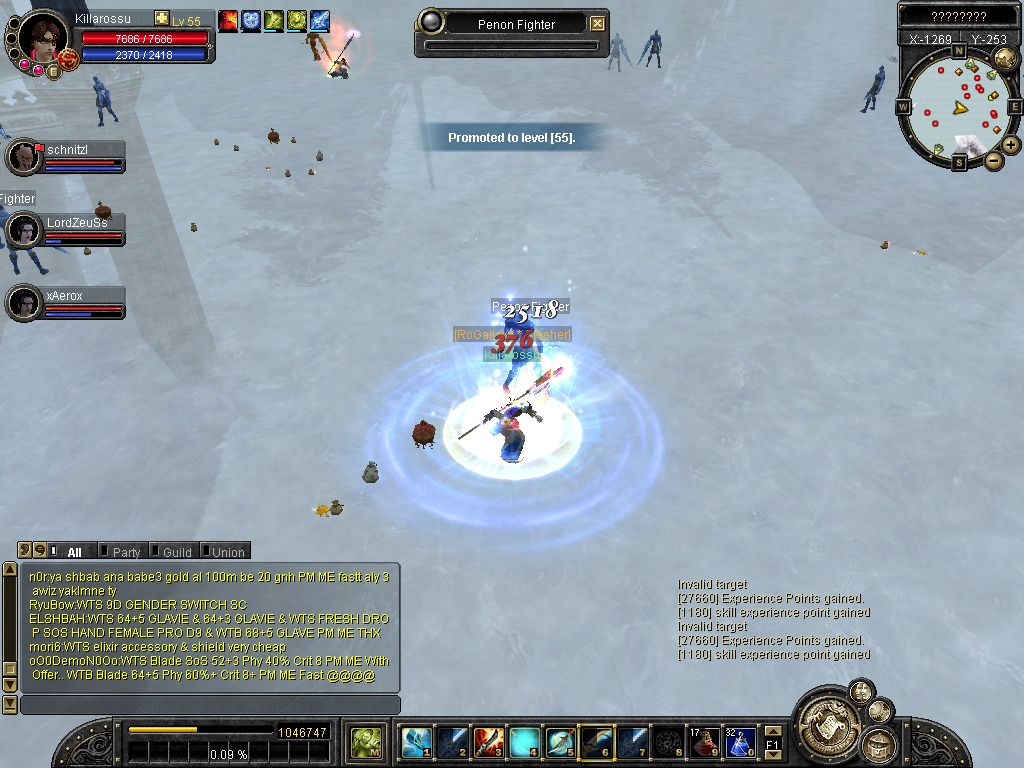Switch to the Party chat tab
Viewport: 1024px width, 768px height.
click(x=126, y=552)
